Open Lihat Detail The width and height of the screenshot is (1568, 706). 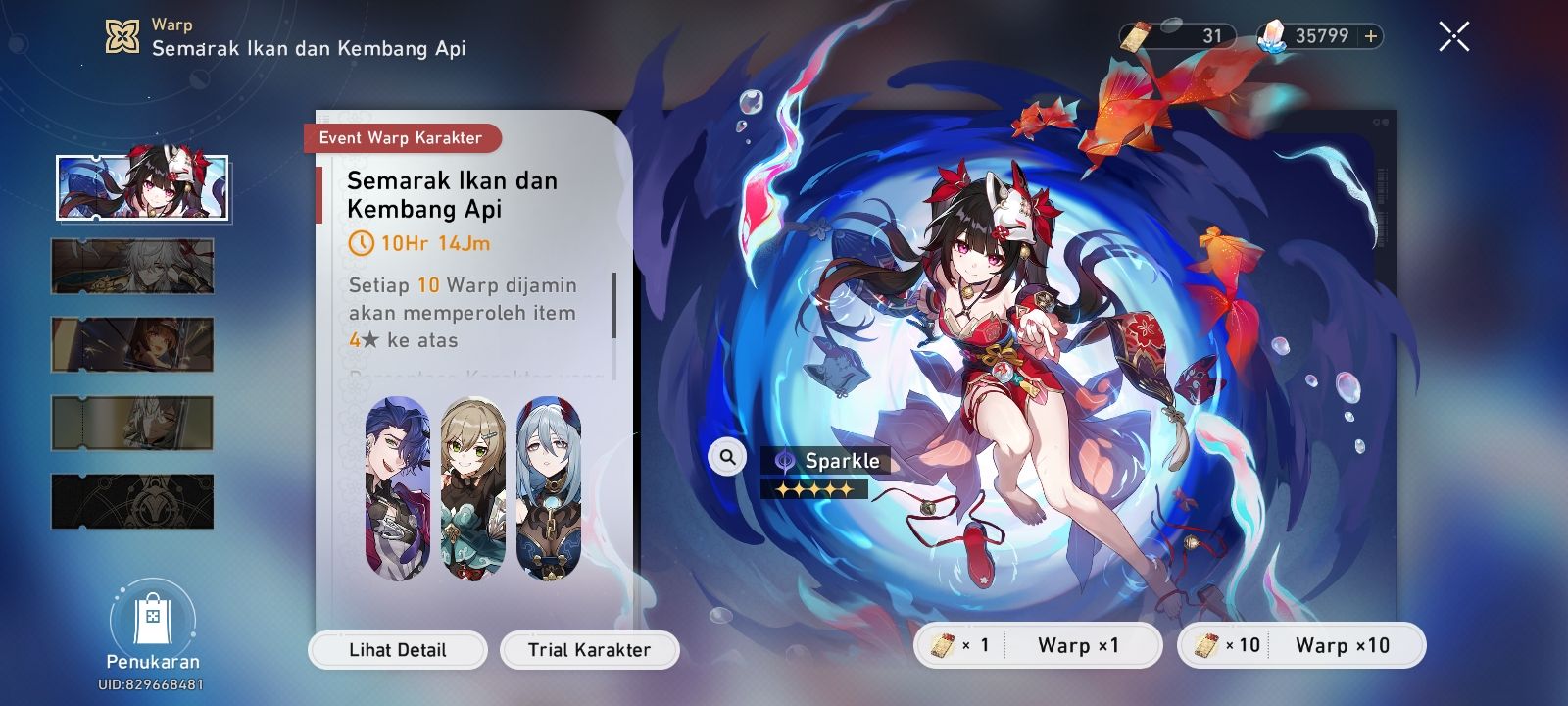click(397, 650)
